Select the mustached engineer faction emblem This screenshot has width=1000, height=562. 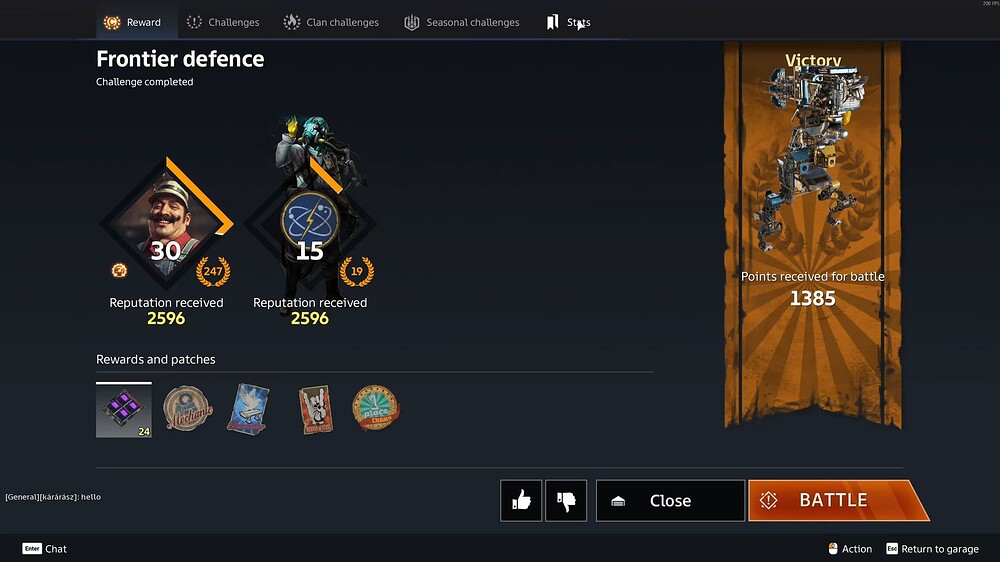click(165, 224)
